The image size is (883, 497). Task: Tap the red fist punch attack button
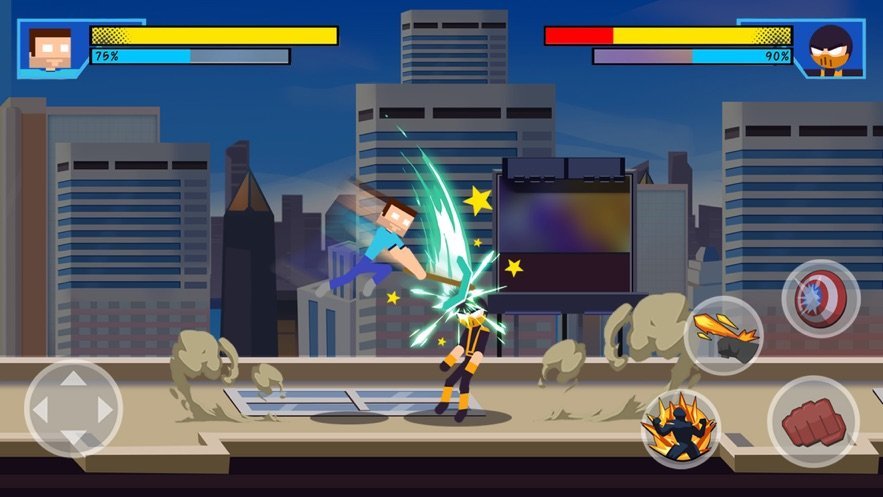click(812, 422)
